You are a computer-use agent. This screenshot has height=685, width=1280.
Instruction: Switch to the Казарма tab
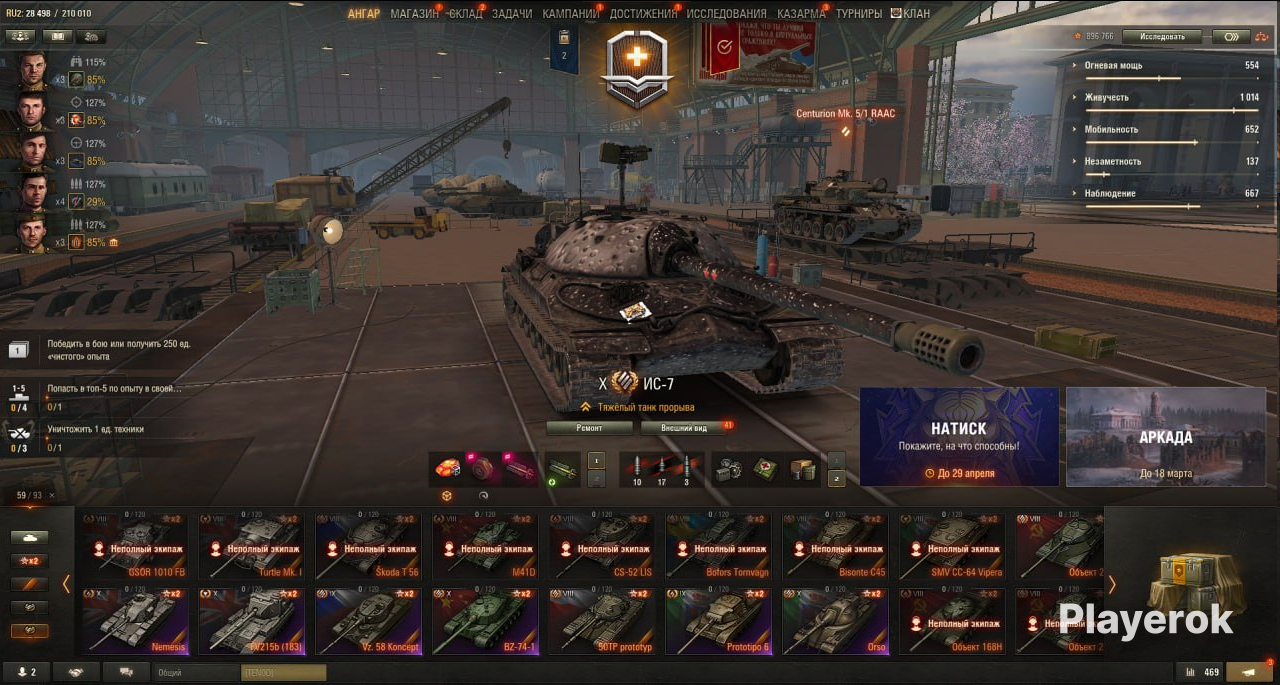(x=801, y=14)
